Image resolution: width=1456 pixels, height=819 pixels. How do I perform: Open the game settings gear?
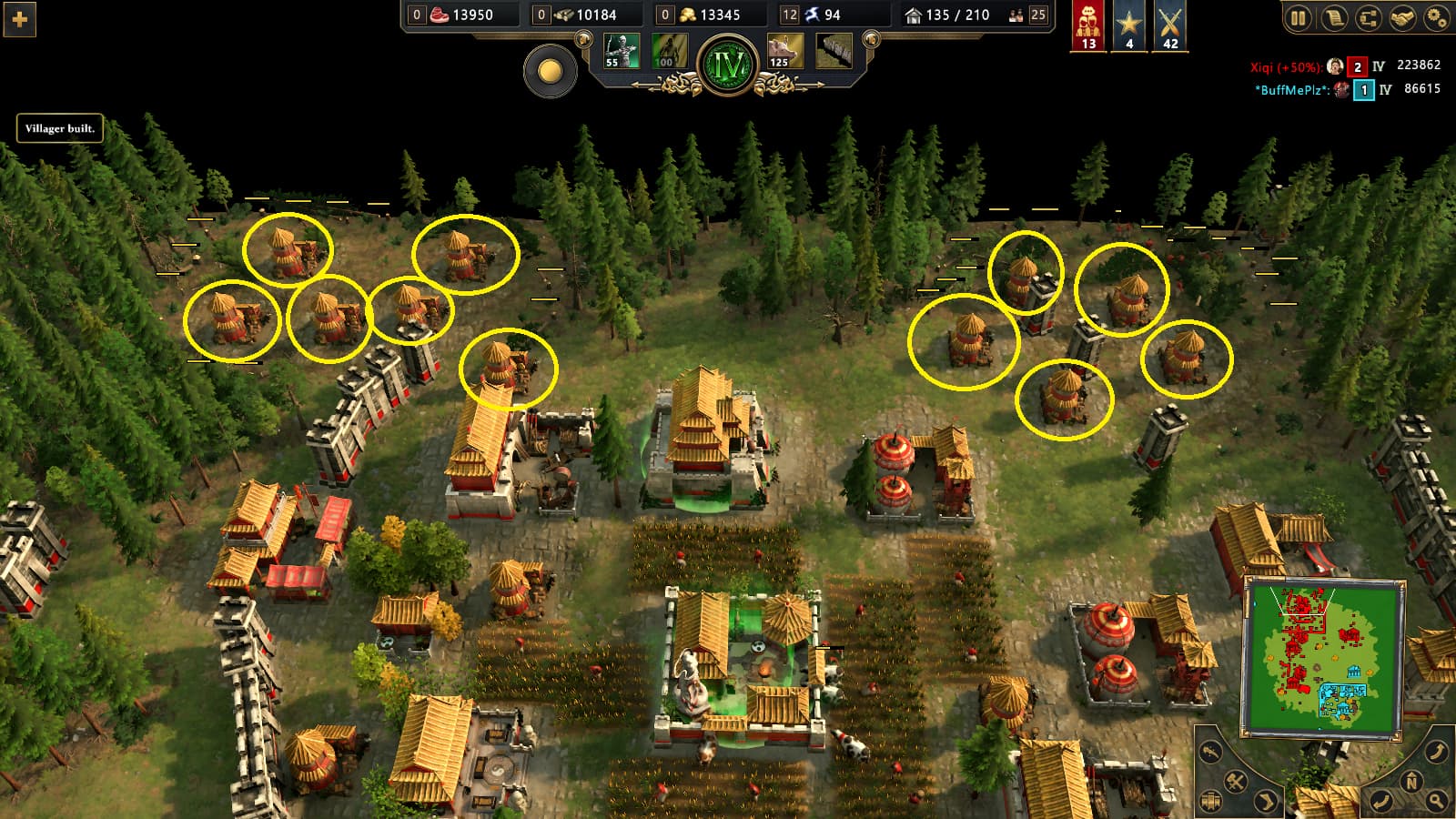click(1436, 15)
